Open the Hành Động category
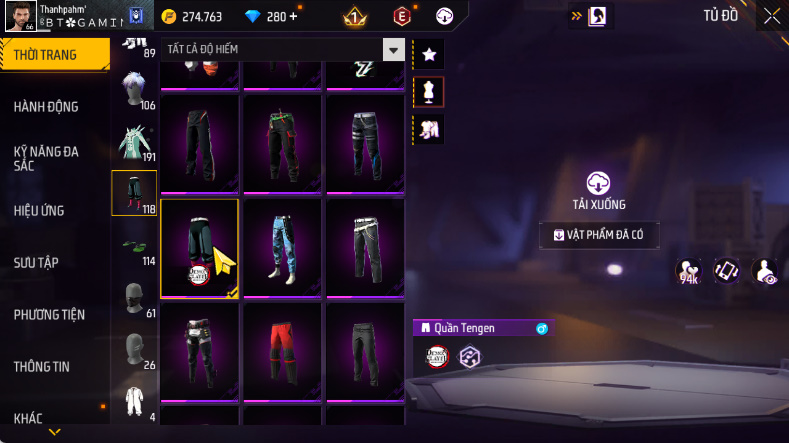789x443 pixels. point(46,107)
